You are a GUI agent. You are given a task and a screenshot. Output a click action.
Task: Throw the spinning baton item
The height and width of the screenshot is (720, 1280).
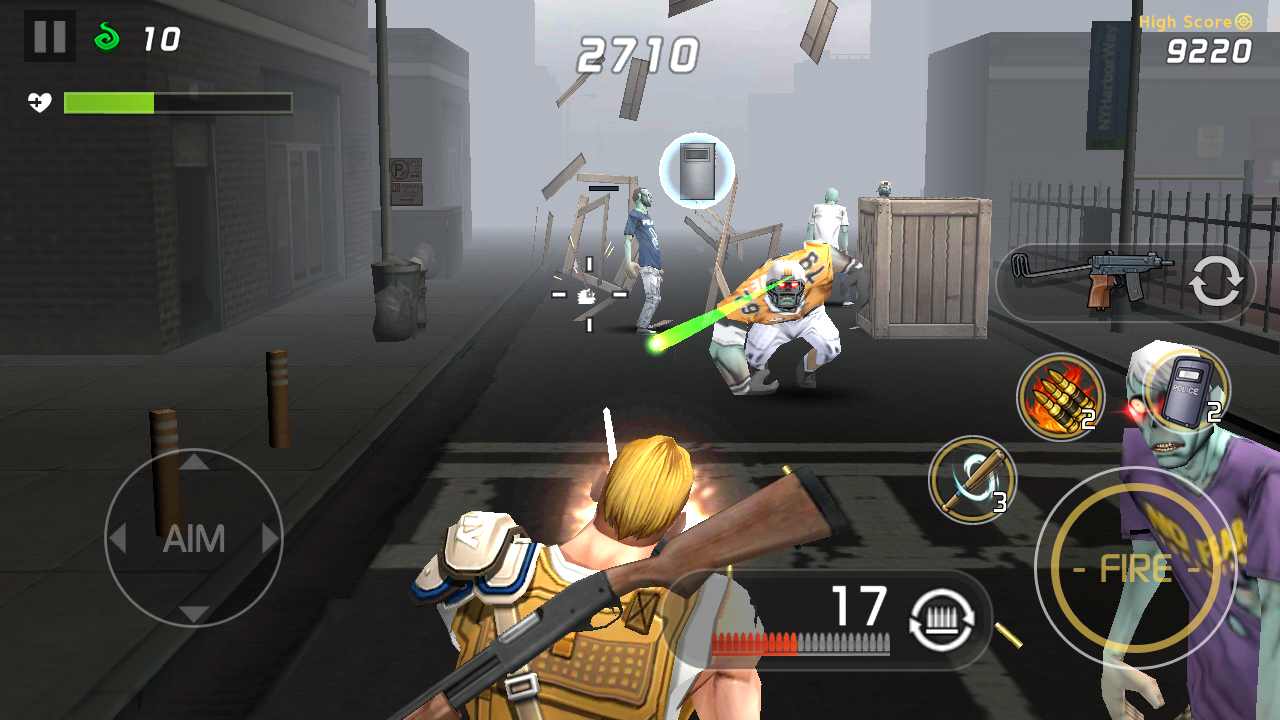[x=972, y=480]
